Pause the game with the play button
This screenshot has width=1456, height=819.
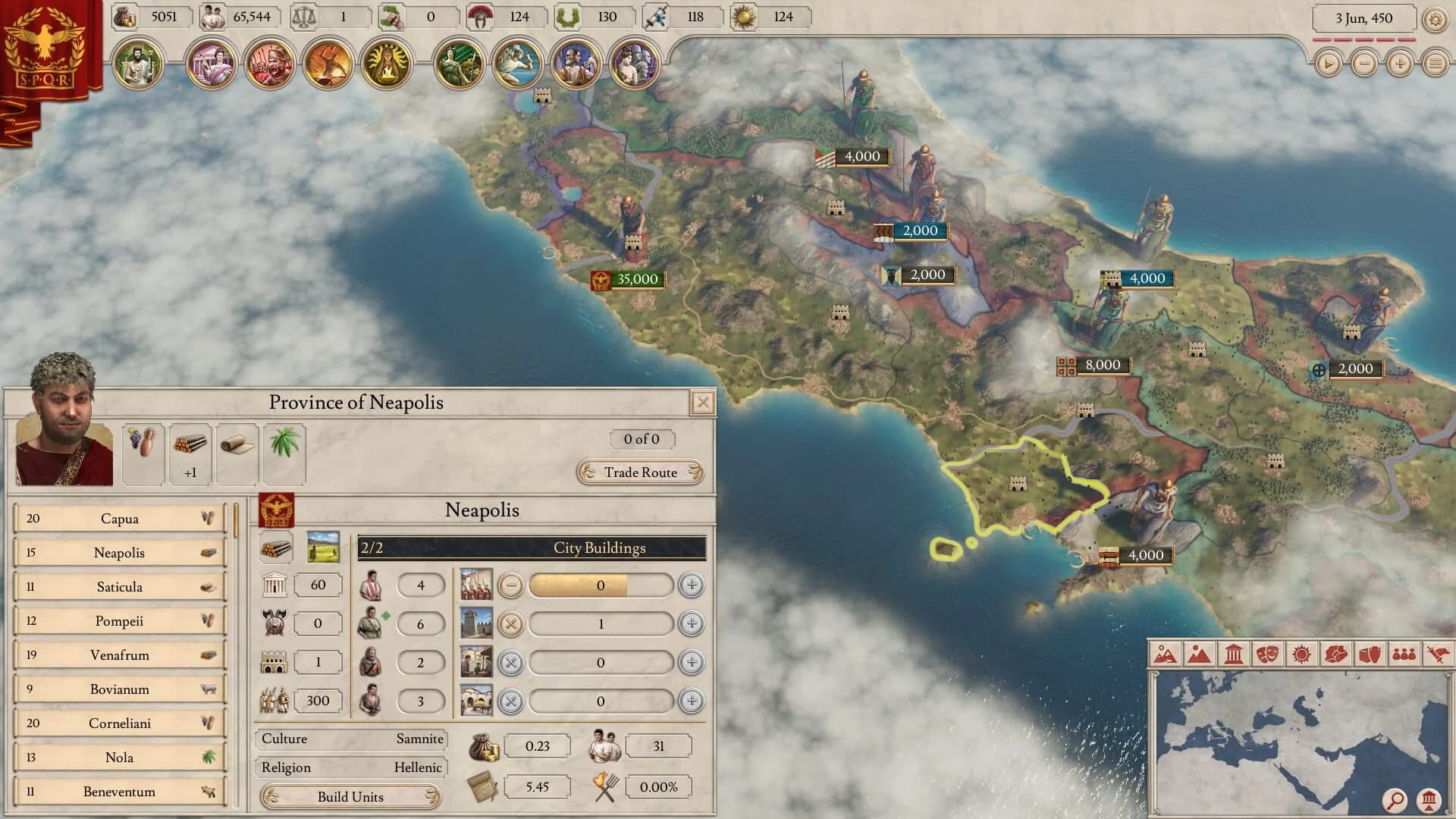[x=1328, y=64]
